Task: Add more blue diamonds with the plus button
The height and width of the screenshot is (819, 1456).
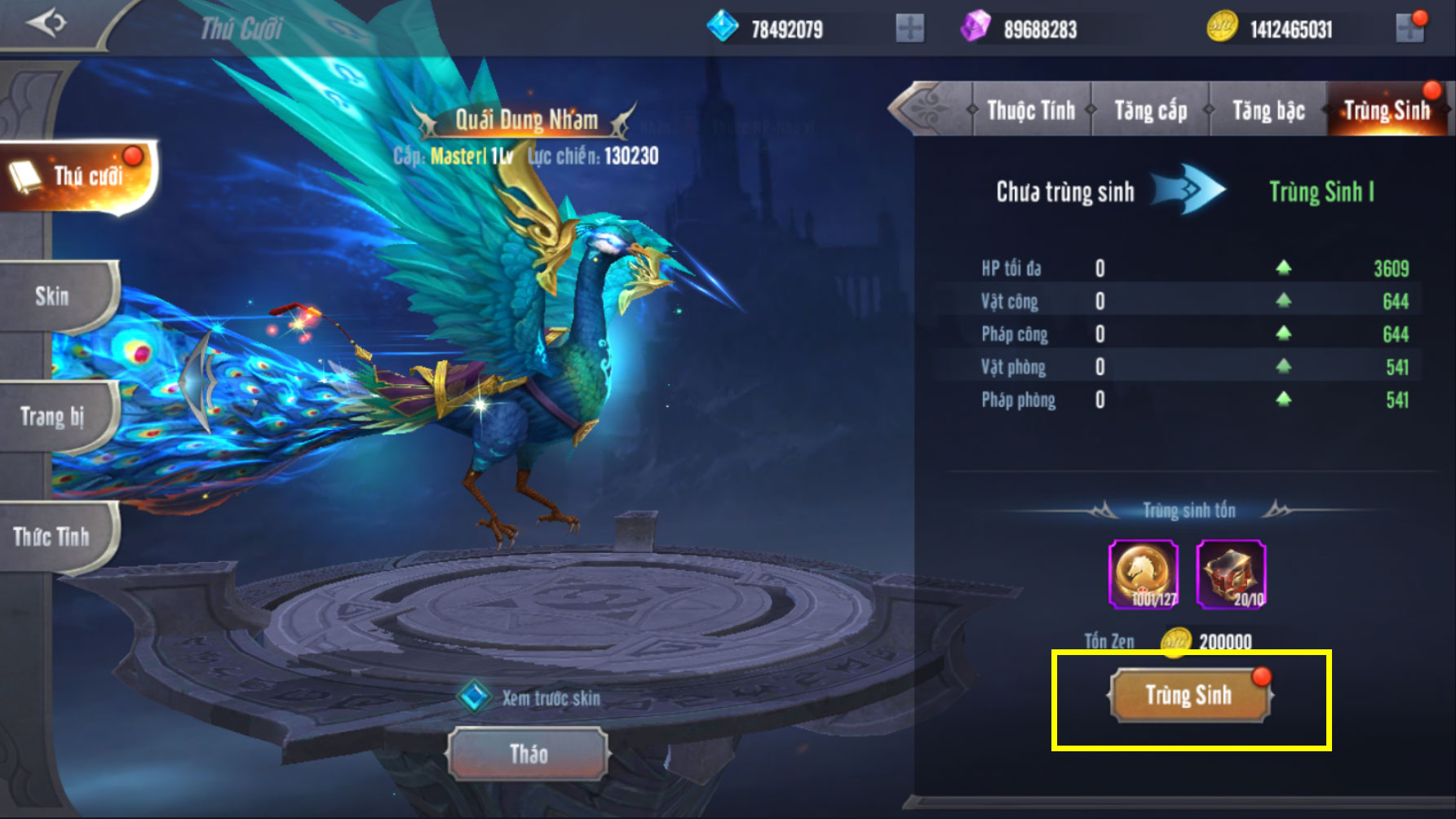Action: (x=909, y=29)
